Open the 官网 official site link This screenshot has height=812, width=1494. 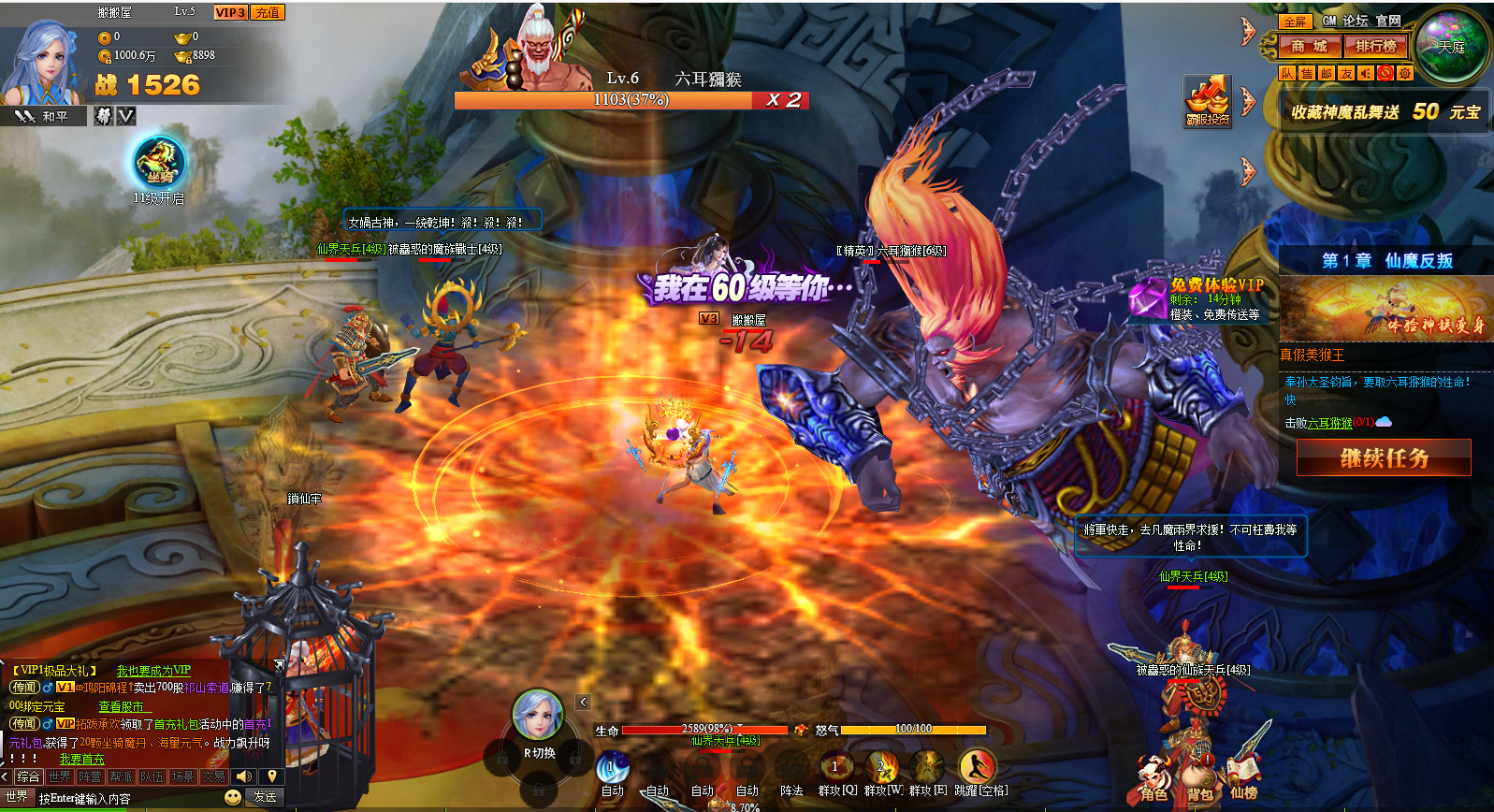click(1388, 21)
